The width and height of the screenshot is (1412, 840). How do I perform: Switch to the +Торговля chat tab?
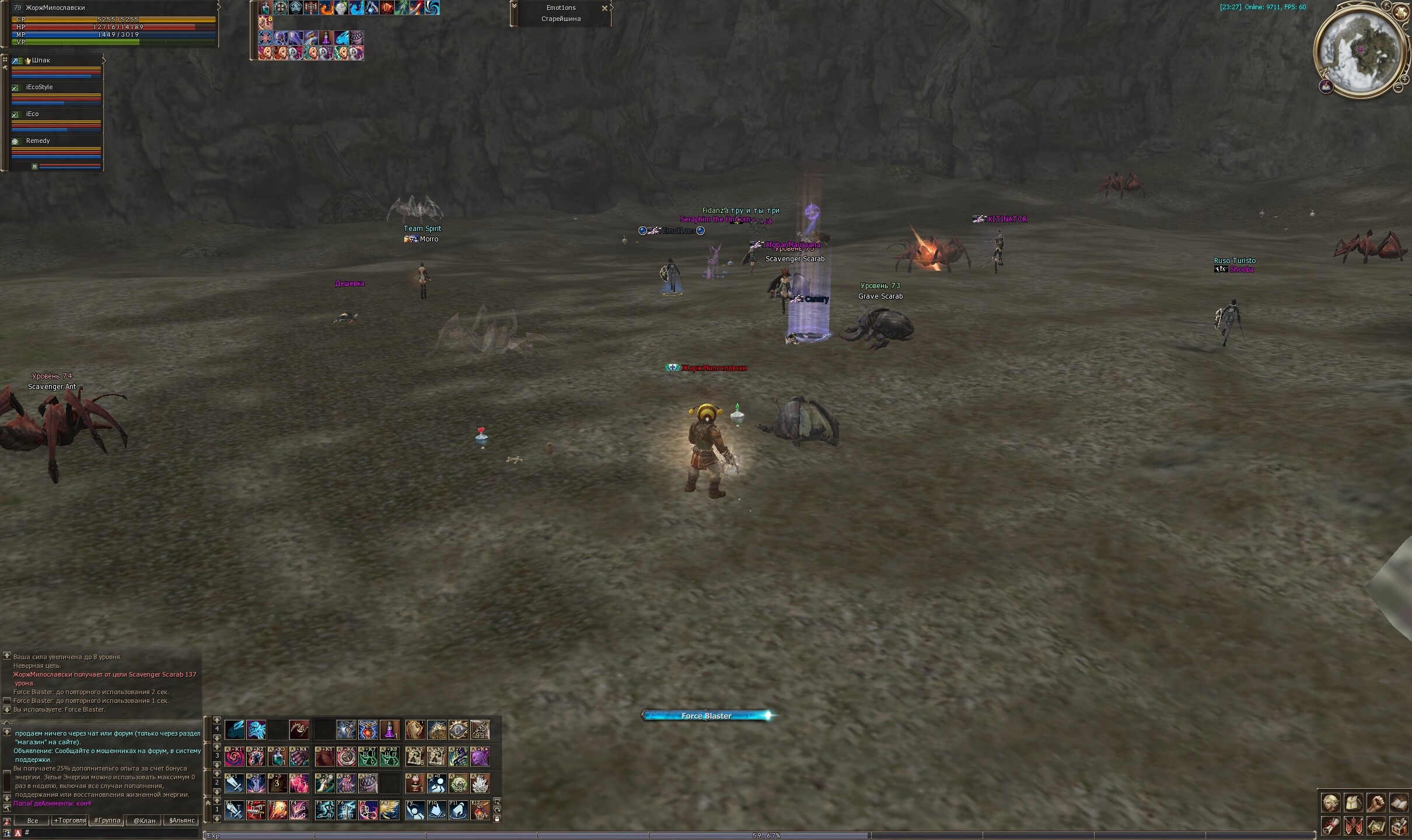69,820
